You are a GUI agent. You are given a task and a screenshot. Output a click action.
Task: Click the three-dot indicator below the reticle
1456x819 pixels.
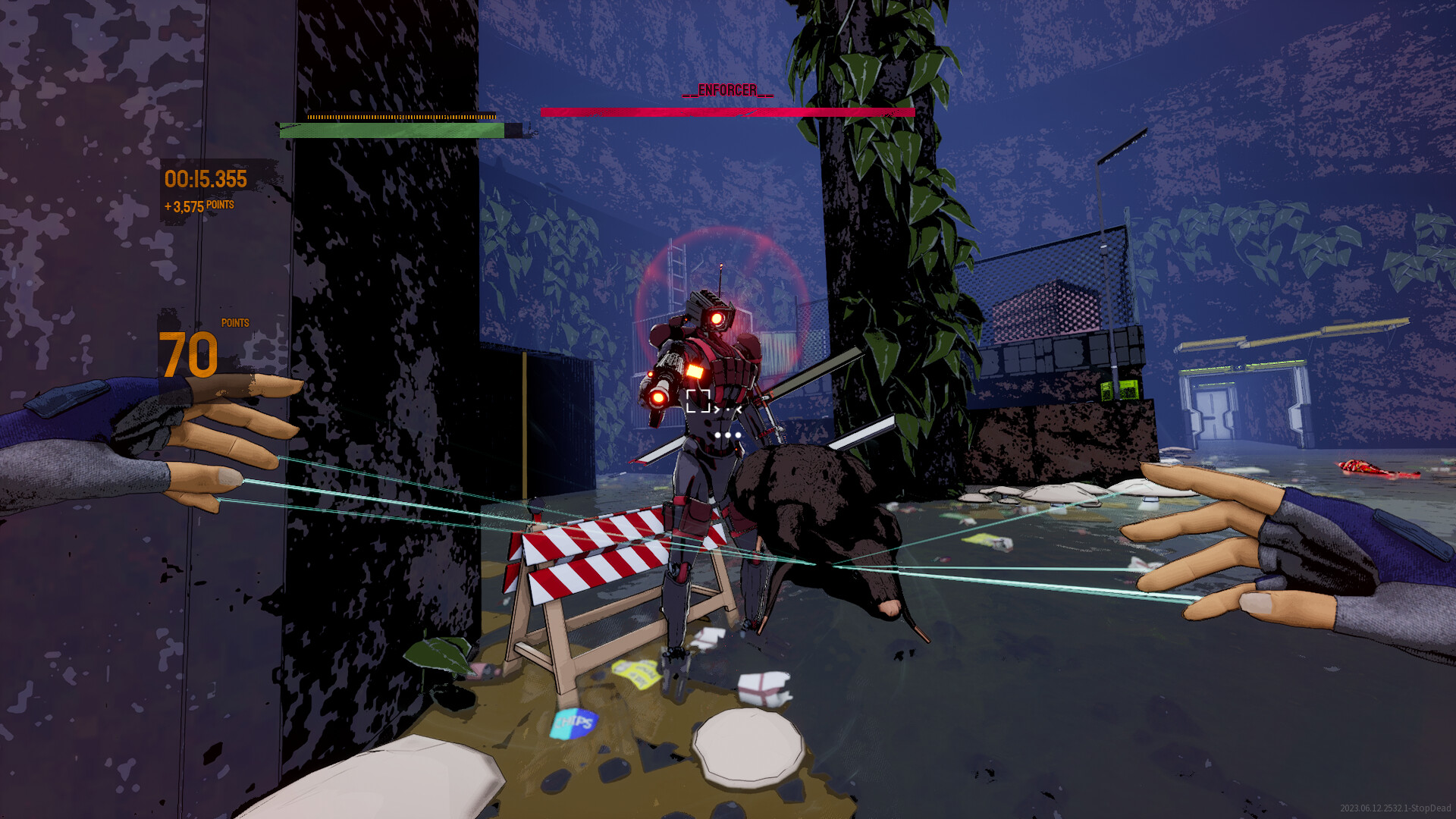click(x=726, y=435)
